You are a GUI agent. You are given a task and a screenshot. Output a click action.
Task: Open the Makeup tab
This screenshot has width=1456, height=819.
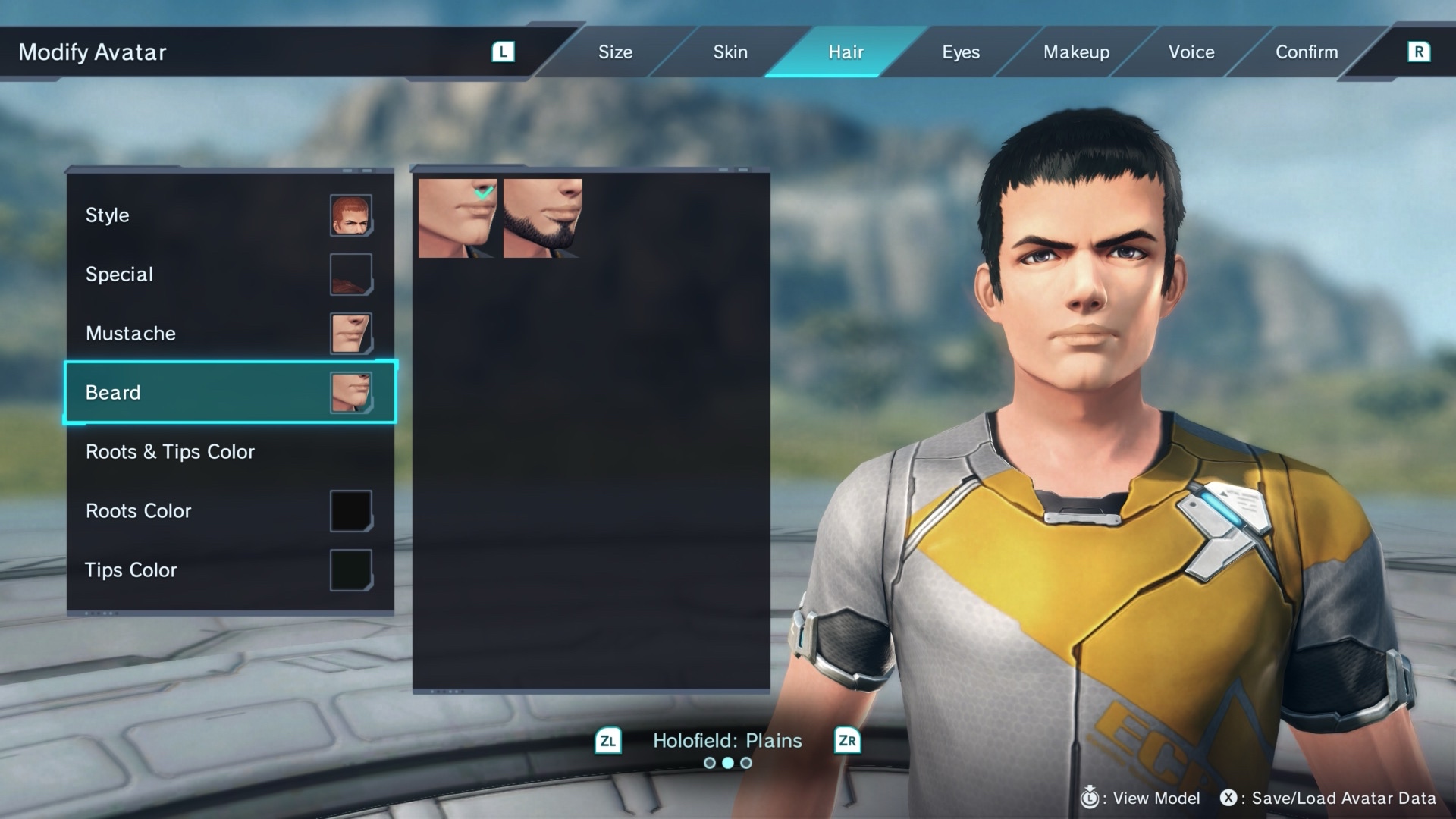pos(1076,52)
